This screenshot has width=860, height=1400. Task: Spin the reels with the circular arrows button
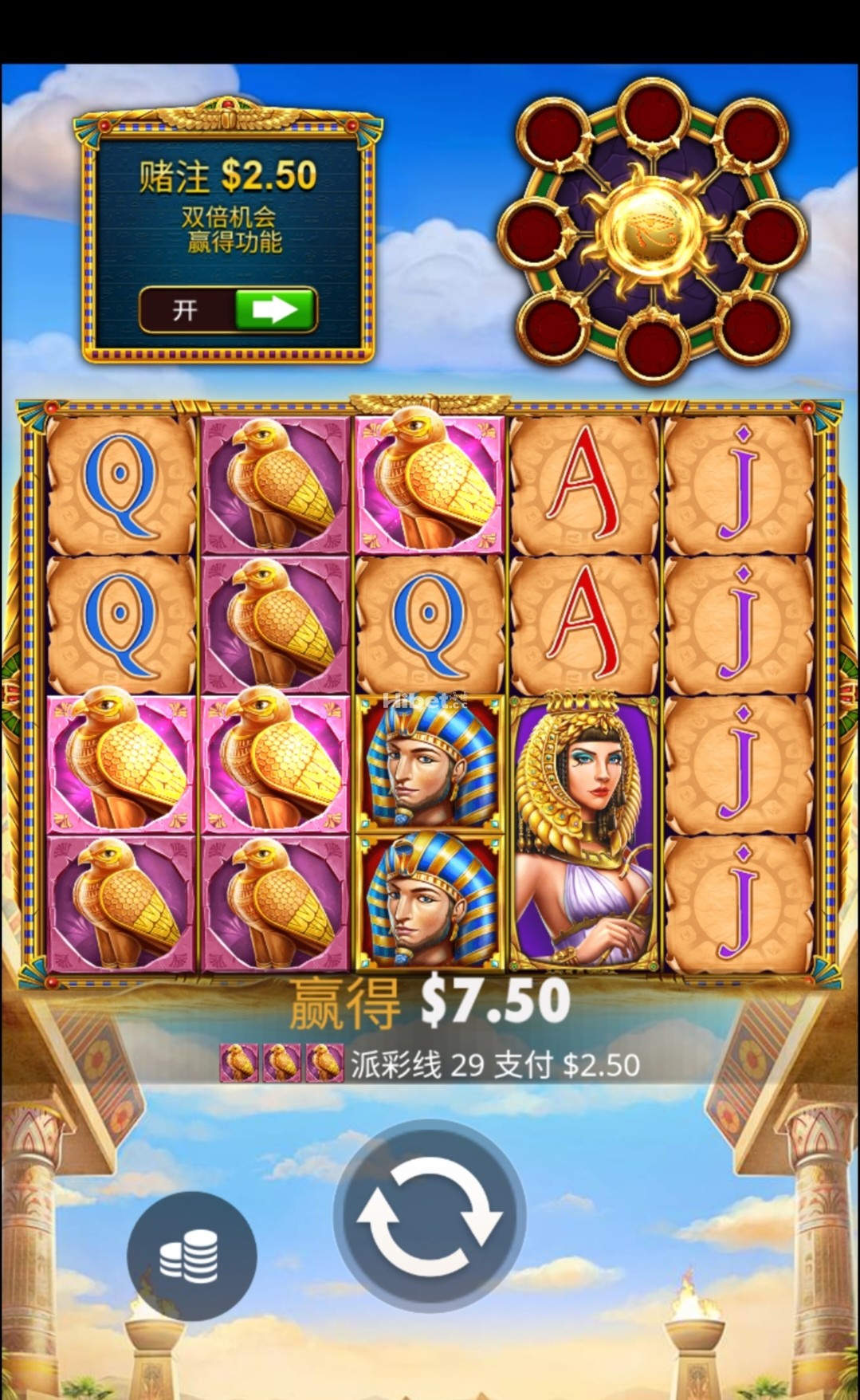[429, 1216]
